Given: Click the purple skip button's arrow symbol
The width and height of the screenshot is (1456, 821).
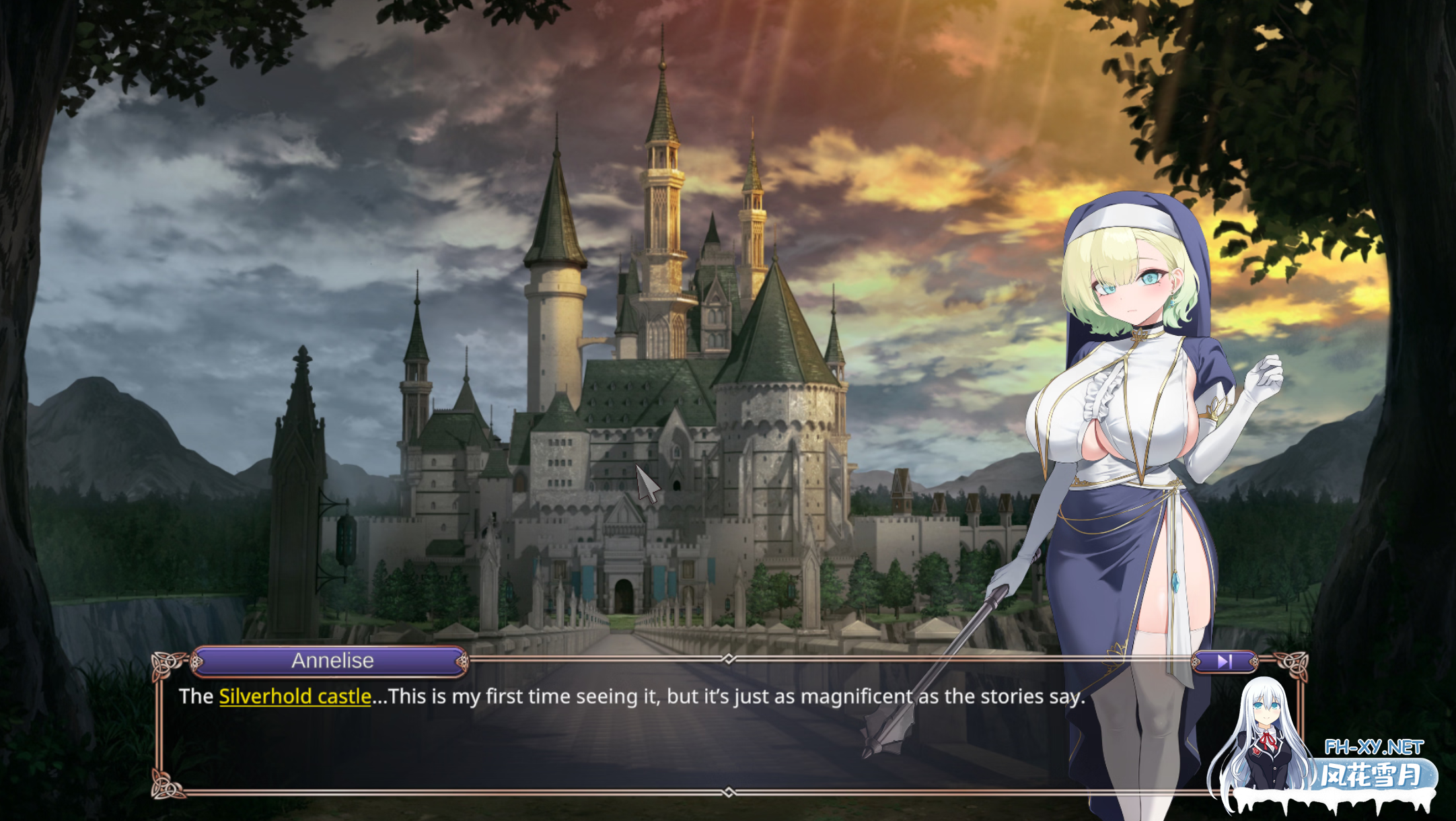Looking at the screenshot, I should point(1226,662).
